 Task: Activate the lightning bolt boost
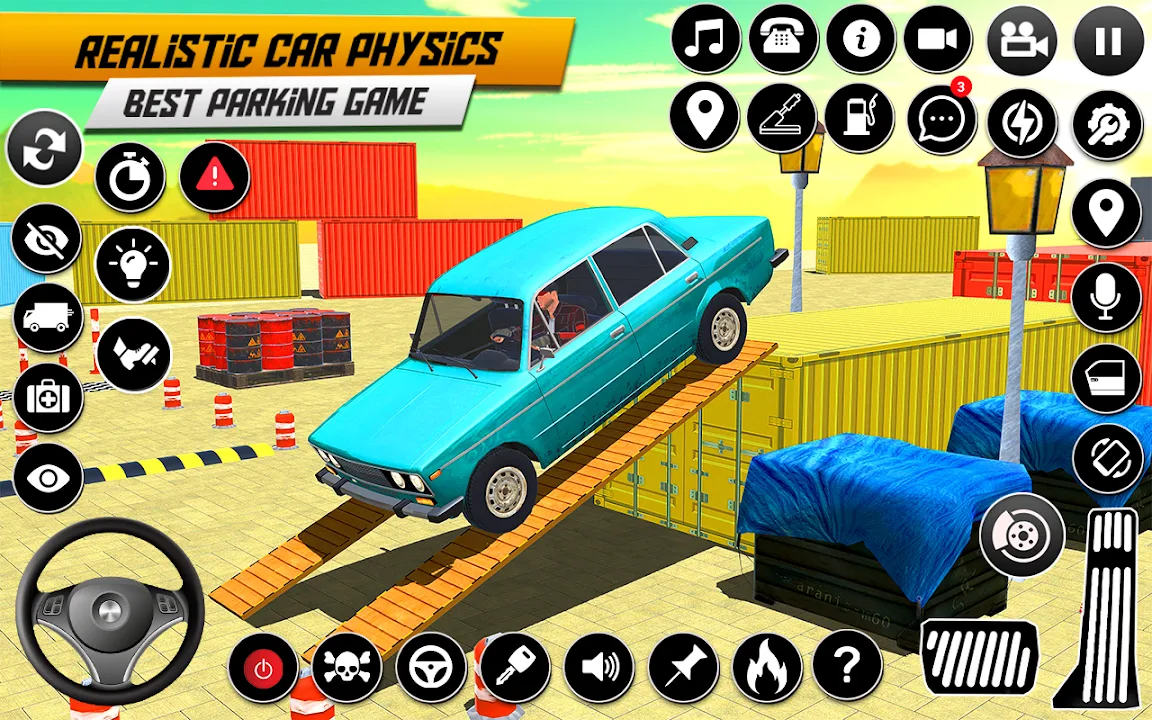[x=1022, y=124]
